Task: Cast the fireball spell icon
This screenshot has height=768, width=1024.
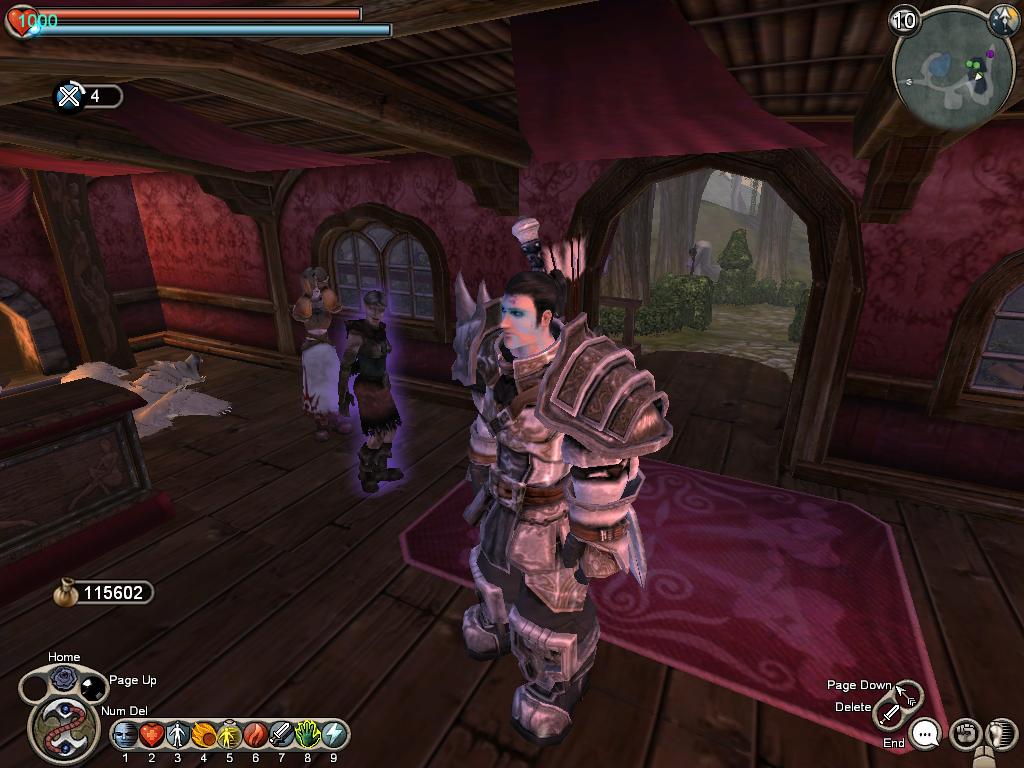Action: 204,735
